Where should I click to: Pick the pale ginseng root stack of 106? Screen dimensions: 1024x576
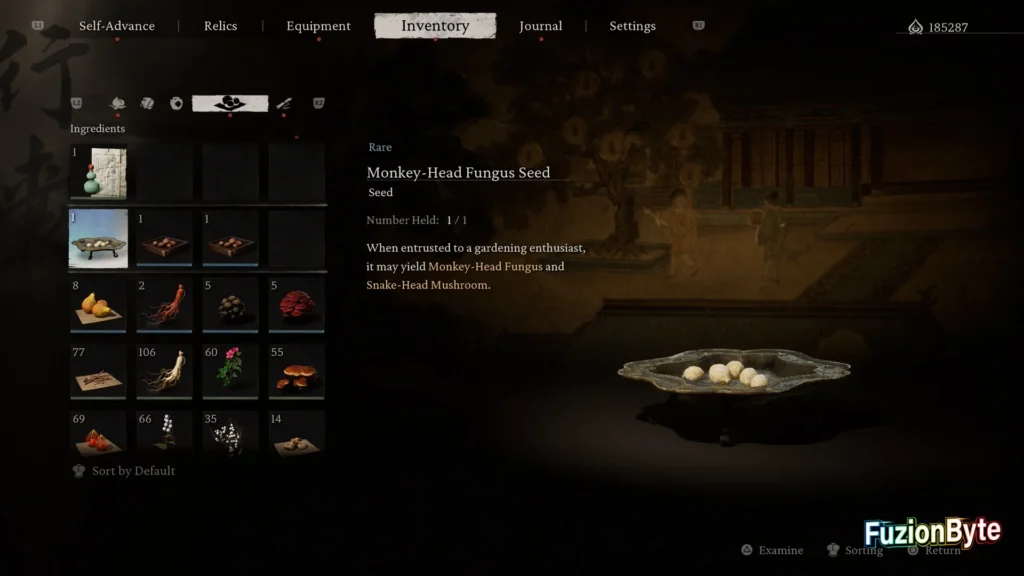tap(164, 372)
